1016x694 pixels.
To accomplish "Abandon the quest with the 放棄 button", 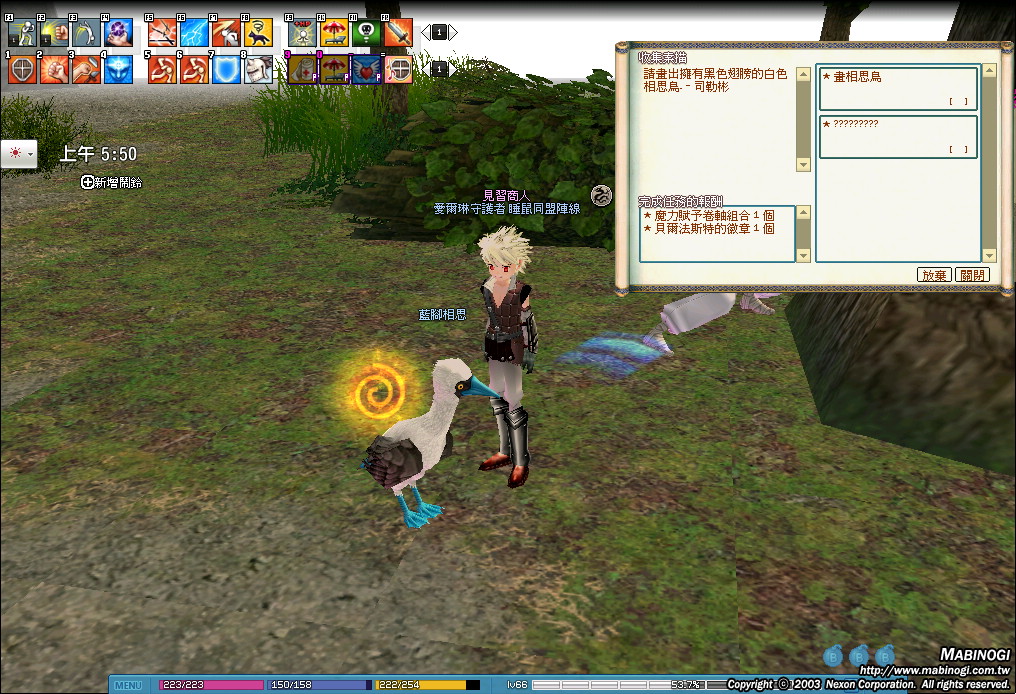I will click(x=934, y=275).
